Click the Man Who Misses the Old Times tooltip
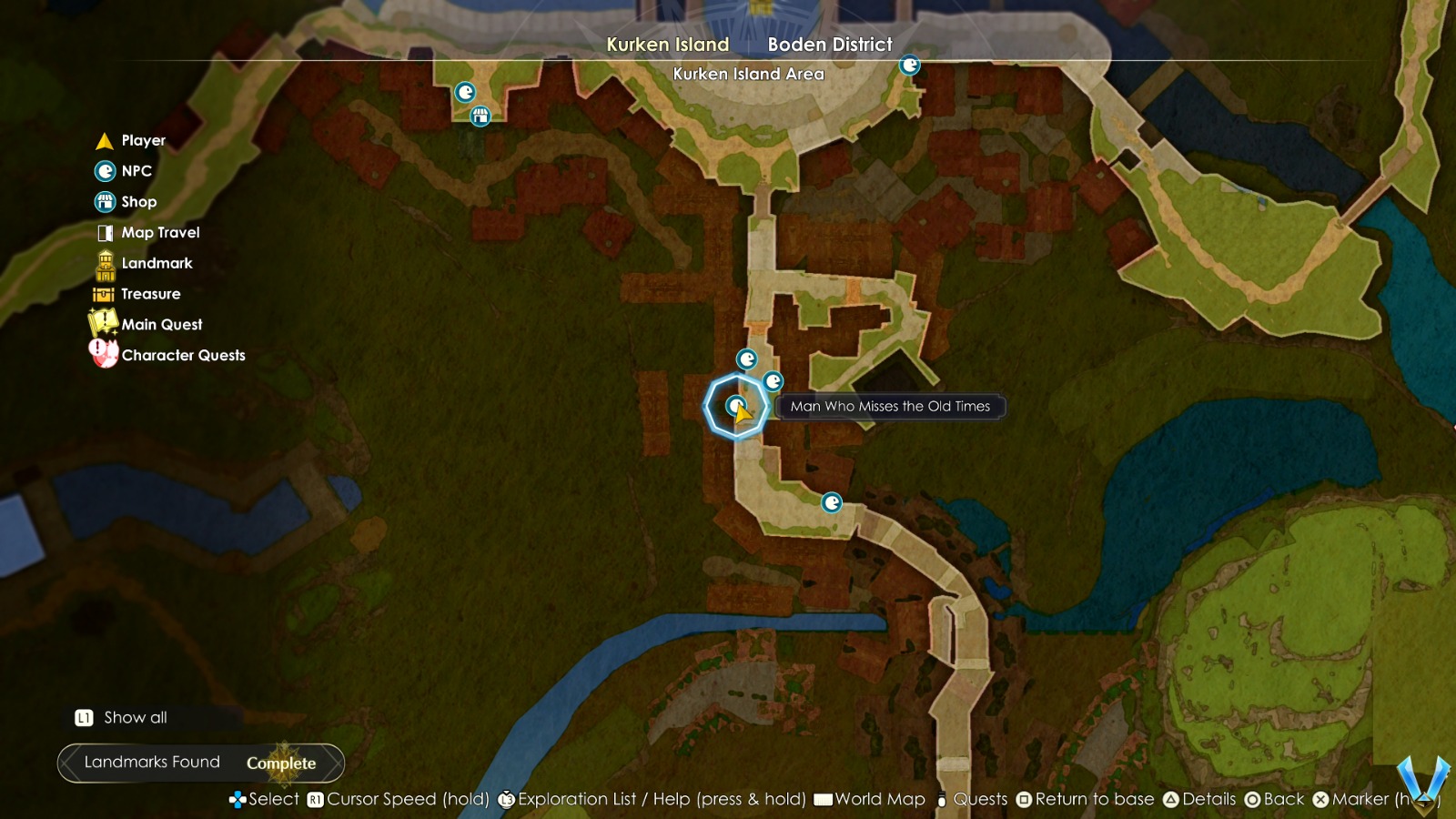The height and width of the screenshot is (819, 1456). tap(889, 407)
